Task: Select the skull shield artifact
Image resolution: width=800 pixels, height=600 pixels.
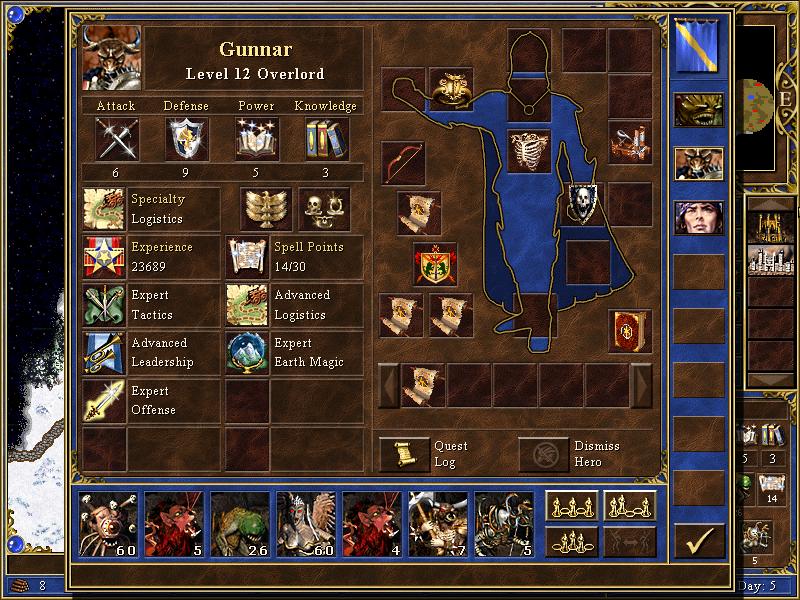Action: 586,203
